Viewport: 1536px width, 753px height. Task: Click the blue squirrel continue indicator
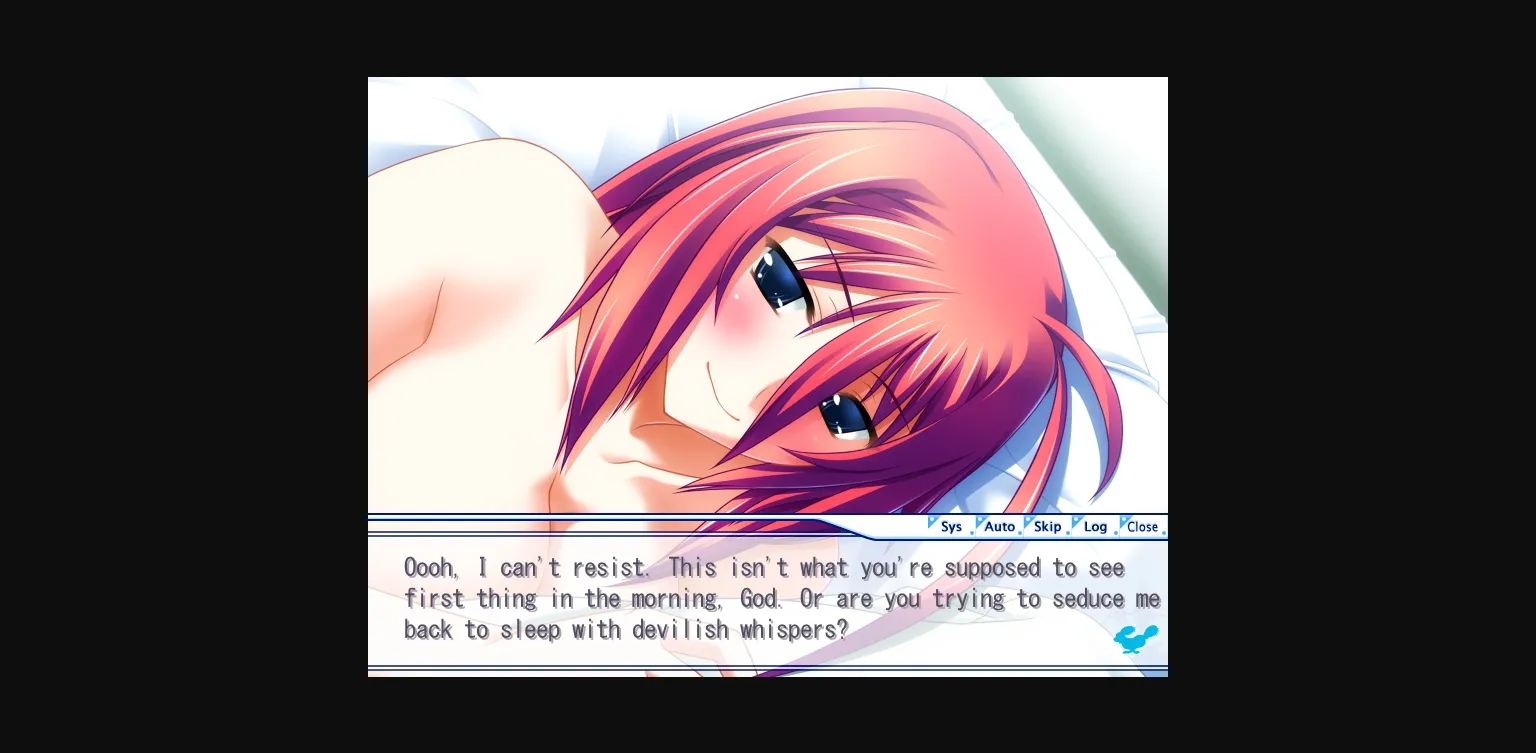[1136, 639]
